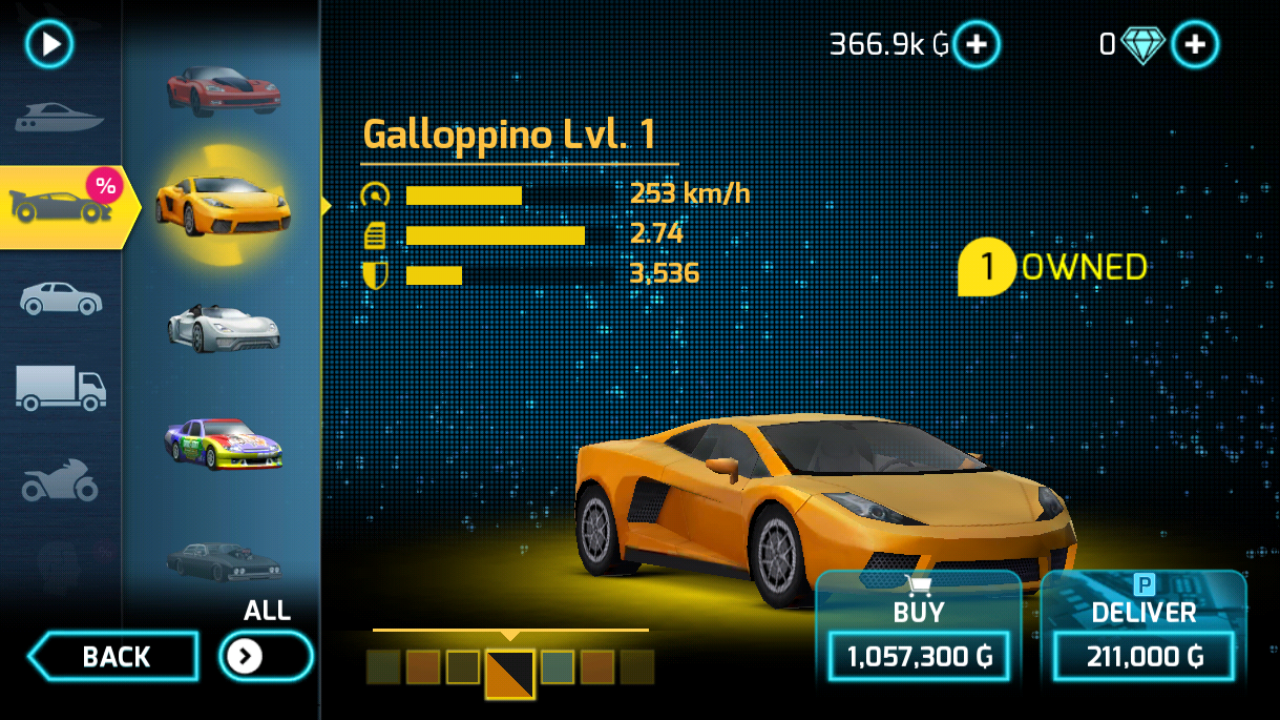Show the trucks category
Image resolution: width=1280 pixels, height=720 pixels.
tap(60, 387)
